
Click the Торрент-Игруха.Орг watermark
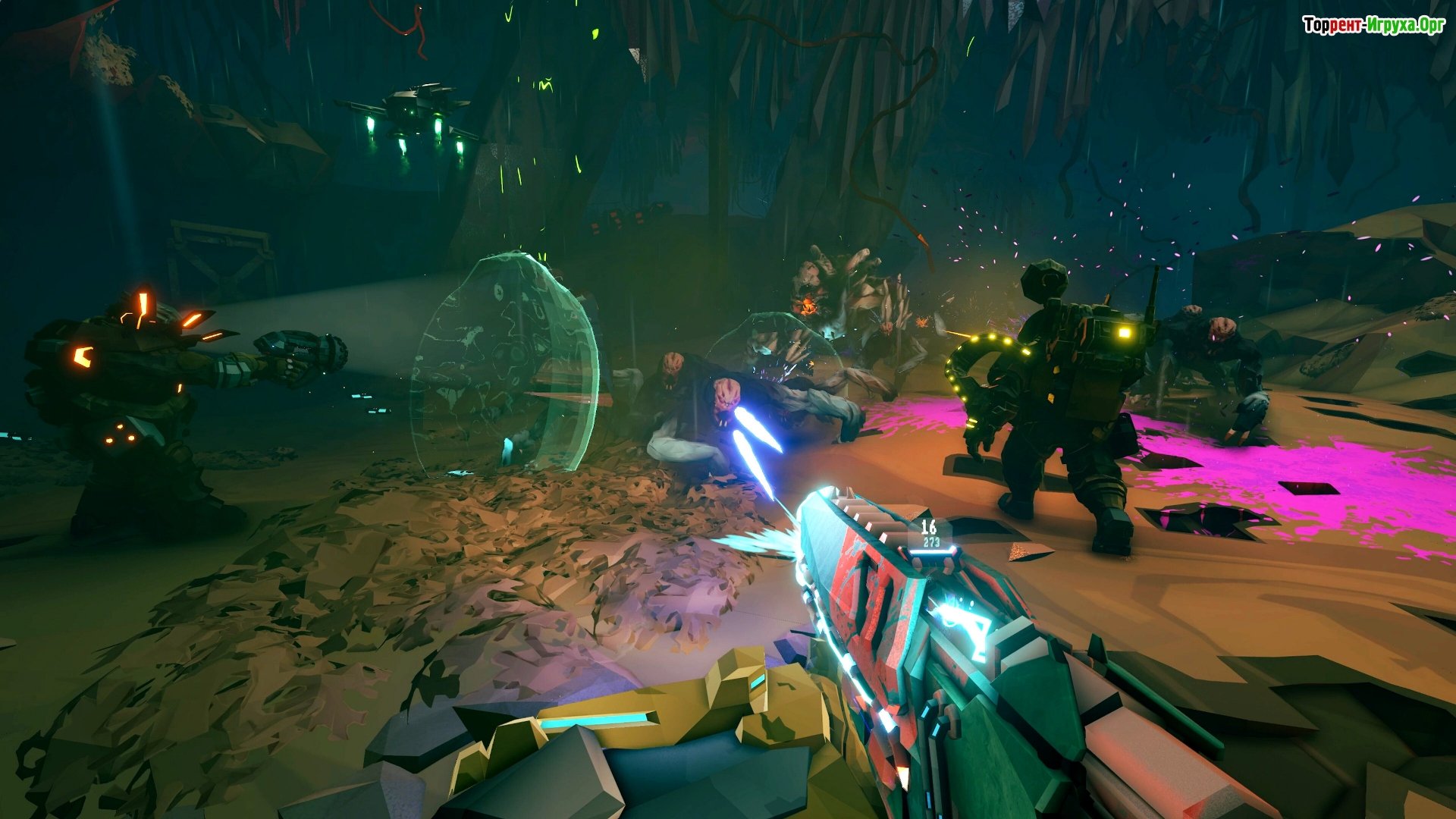point(1373,26)
